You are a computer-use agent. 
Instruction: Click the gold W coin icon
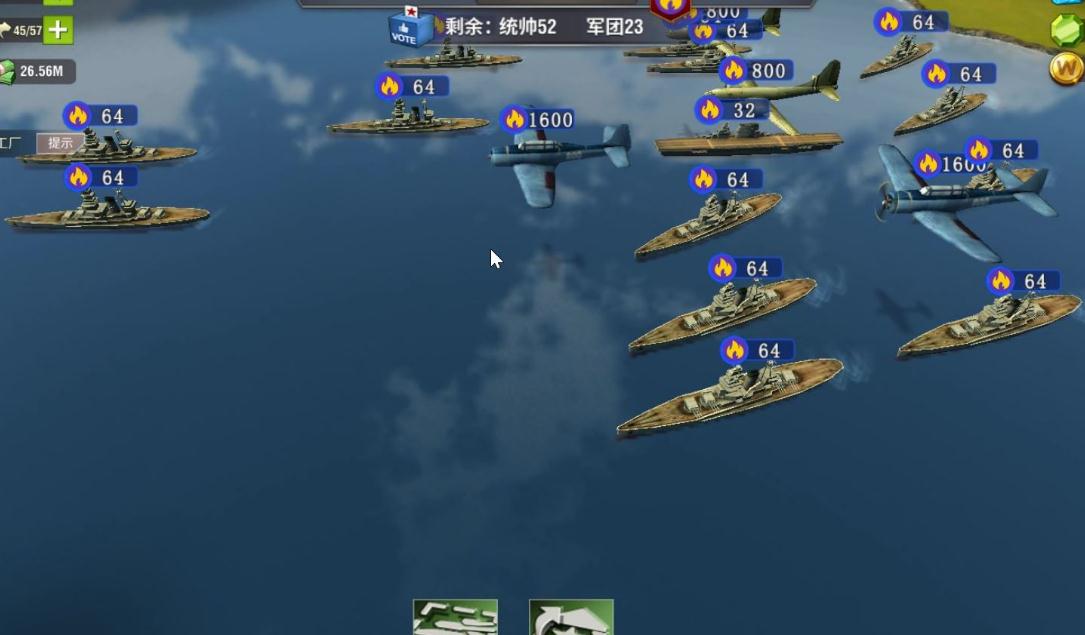(1066, 68)
